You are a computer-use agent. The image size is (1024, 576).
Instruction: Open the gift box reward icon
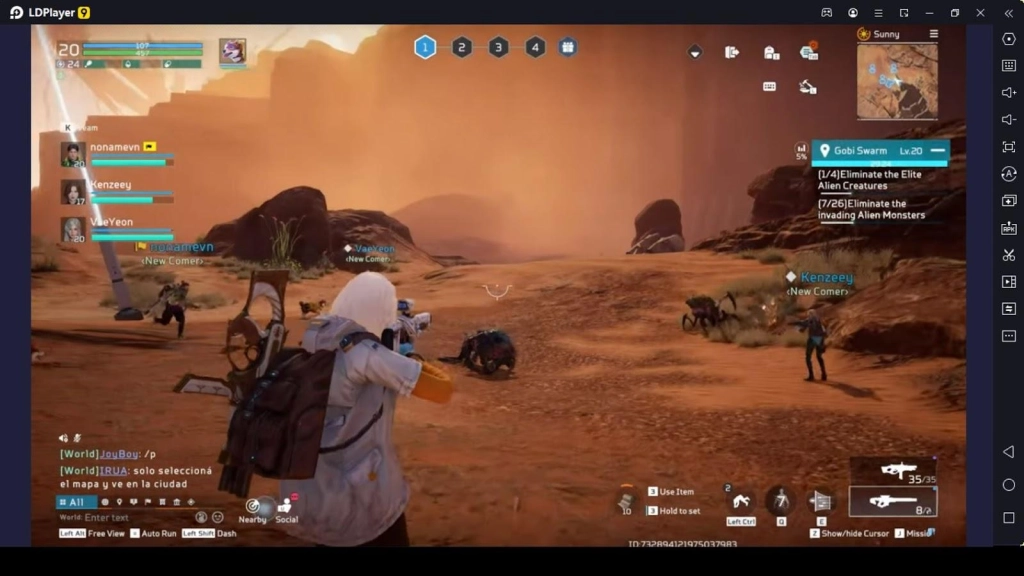(568, 47)
